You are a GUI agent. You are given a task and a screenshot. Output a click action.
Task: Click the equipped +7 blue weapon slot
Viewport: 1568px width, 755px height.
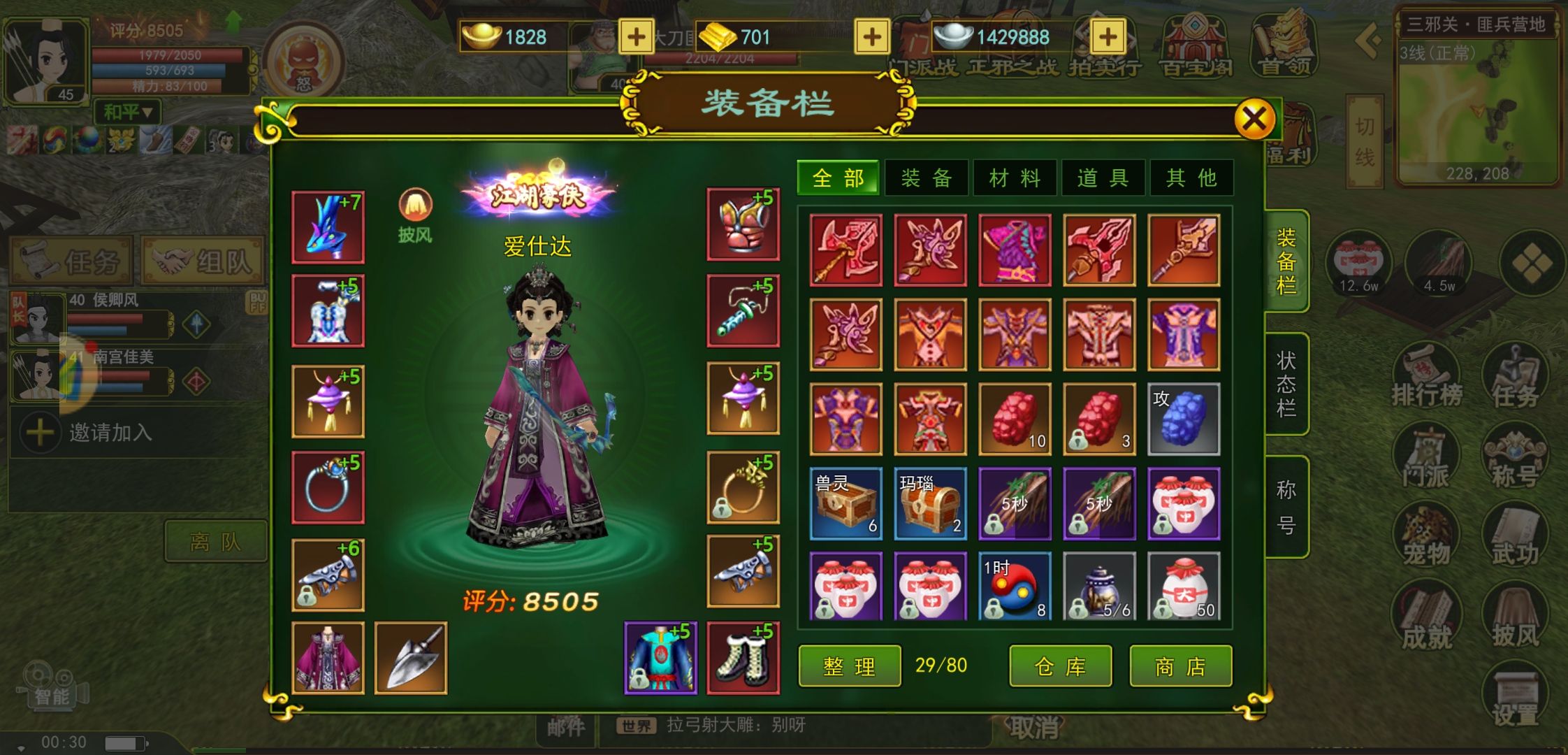(x=328, y=227)
